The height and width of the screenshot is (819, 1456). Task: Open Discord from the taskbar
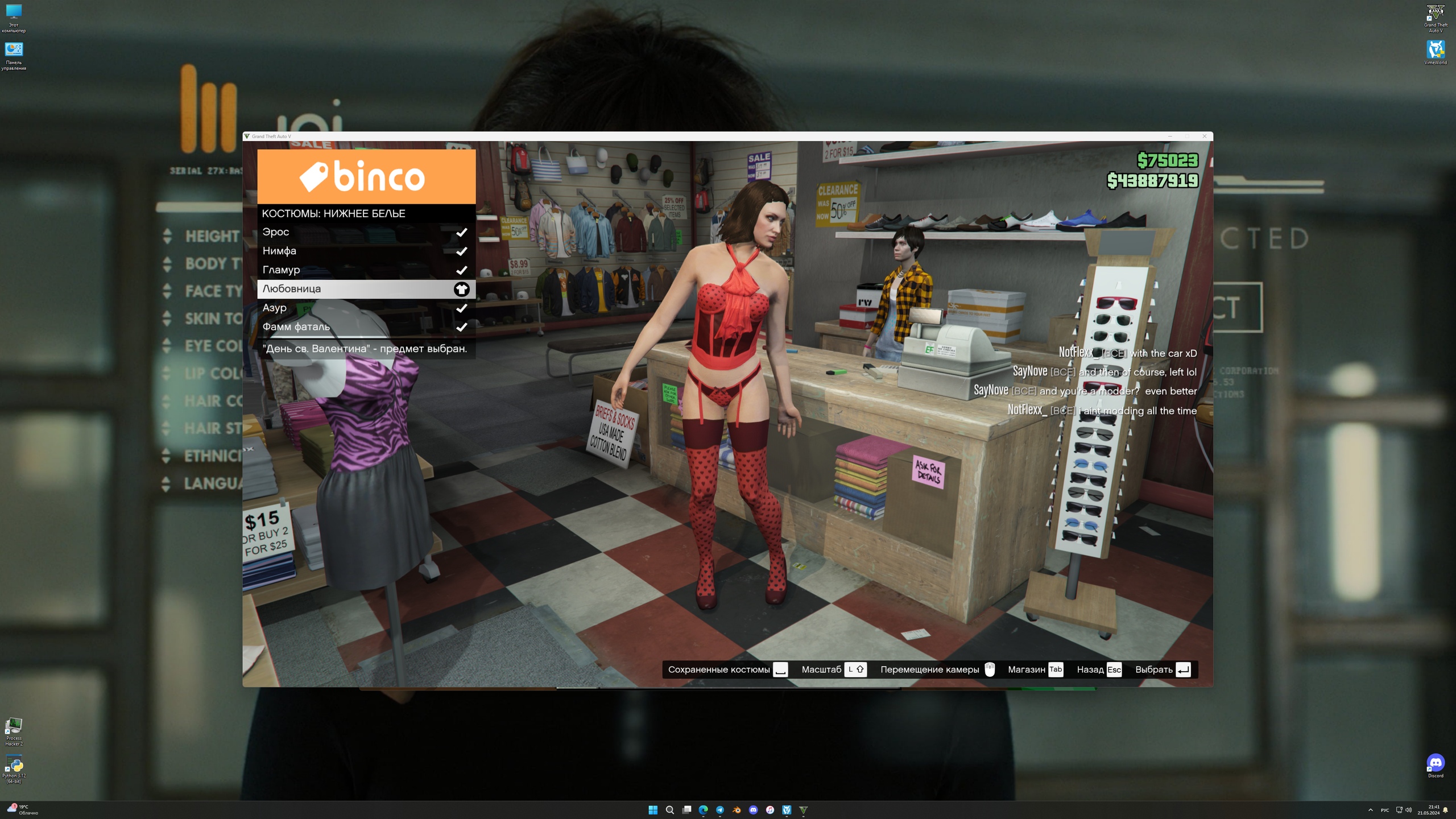tap(753, 810)
